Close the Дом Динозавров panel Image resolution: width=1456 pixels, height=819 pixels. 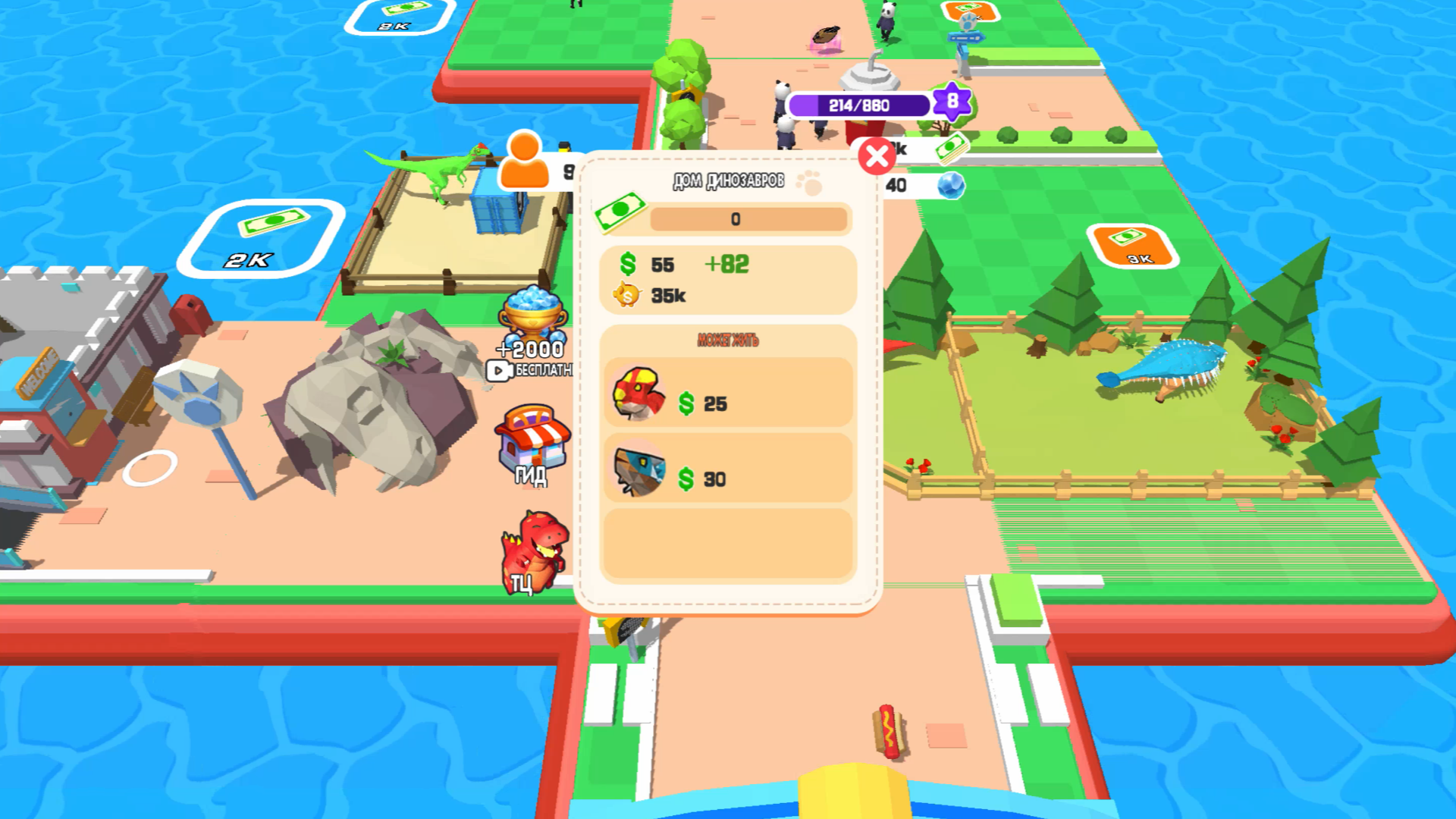[877, 155]
